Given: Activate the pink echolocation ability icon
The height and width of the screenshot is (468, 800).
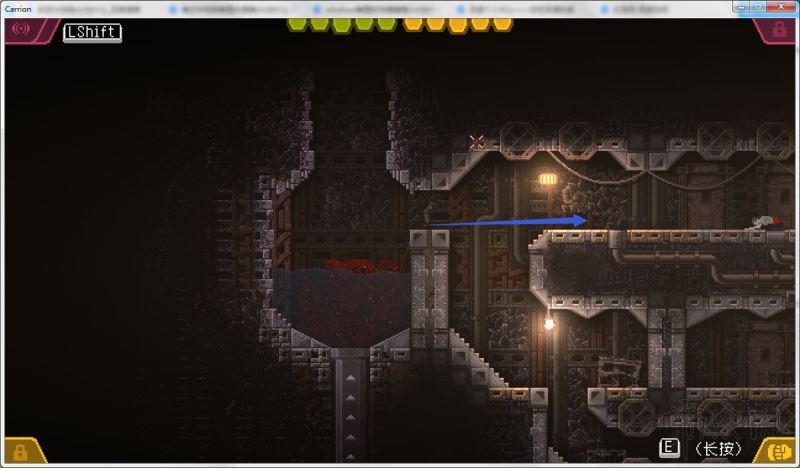Looking at the screenshot, I should (x=19, y=29).
